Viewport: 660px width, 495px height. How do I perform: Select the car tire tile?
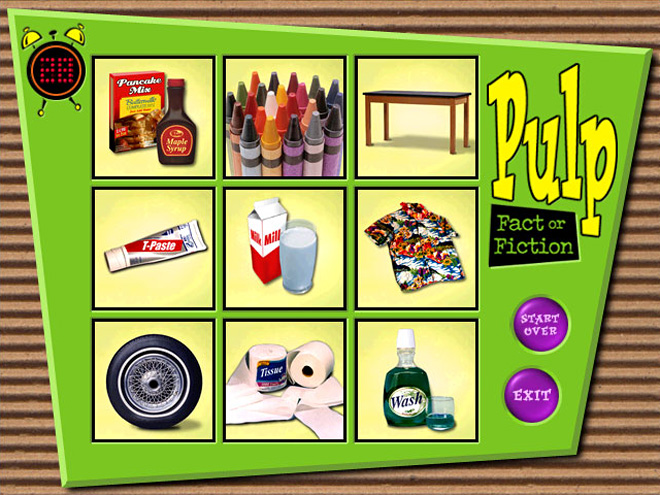pyautogui.click(x=153, y=381)
